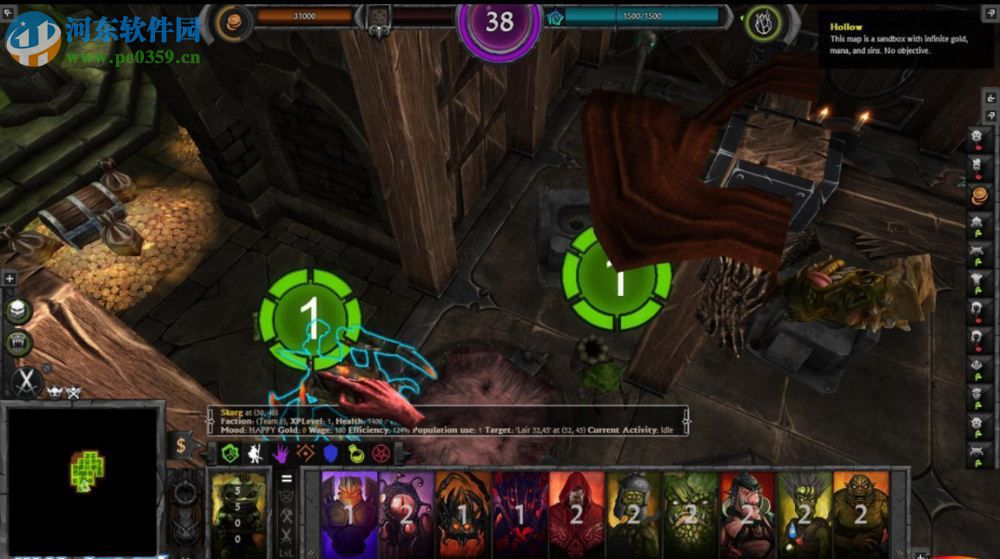Open the red pentagram ritual tab

pos(379,453)
